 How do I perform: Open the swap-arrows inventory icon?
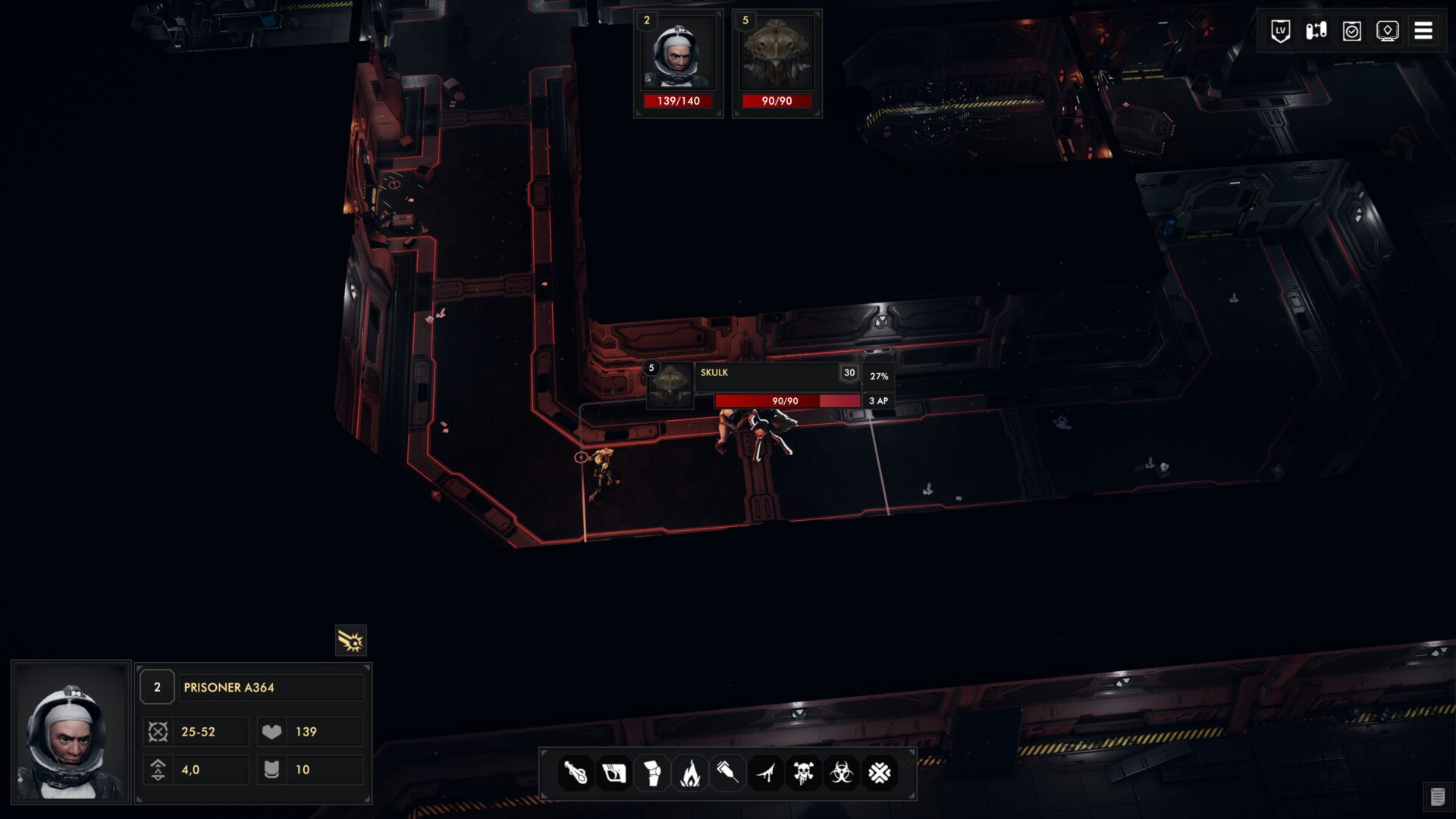pos(1316,31)
